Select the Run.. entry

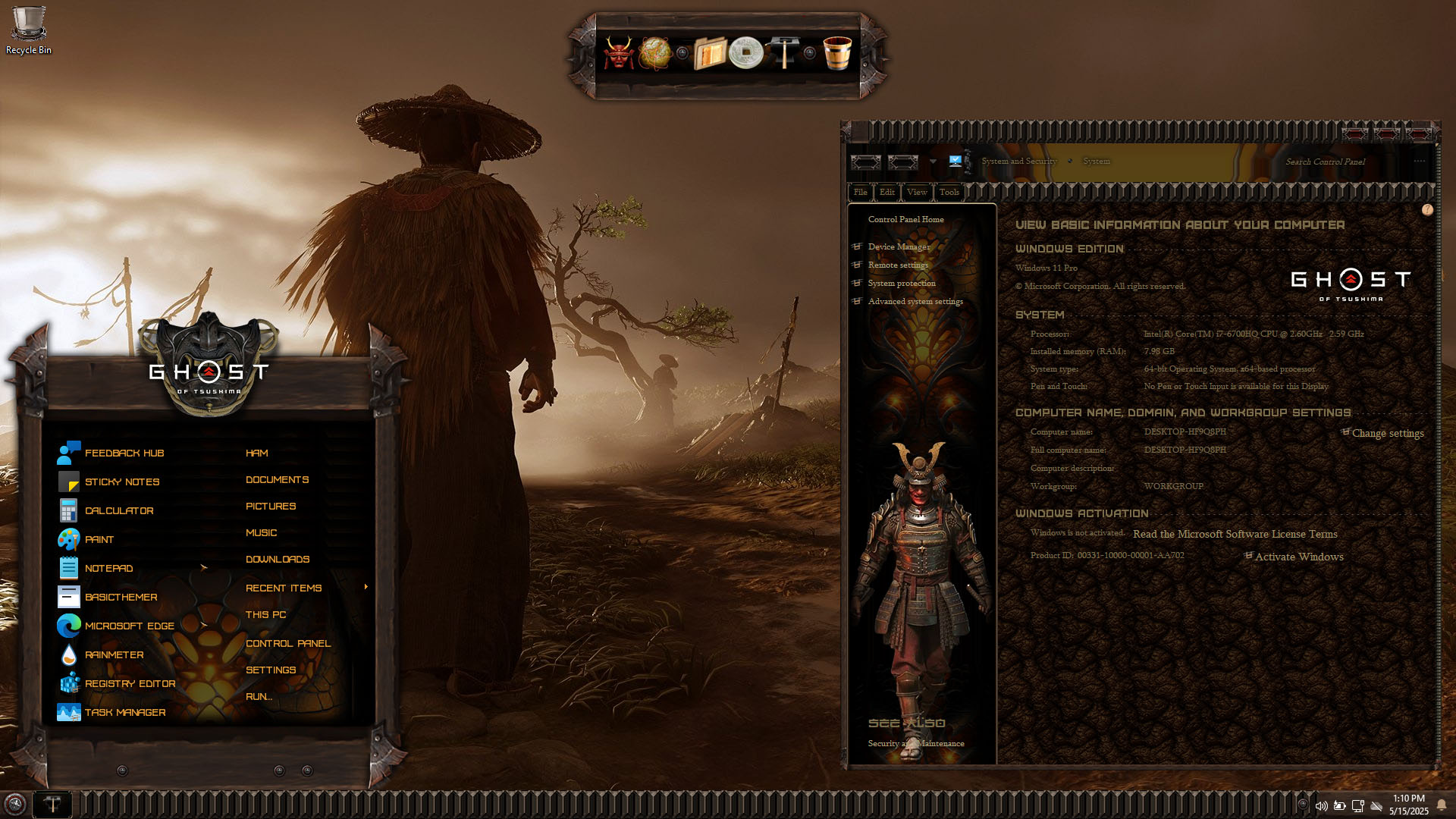(x=258, y=696)
